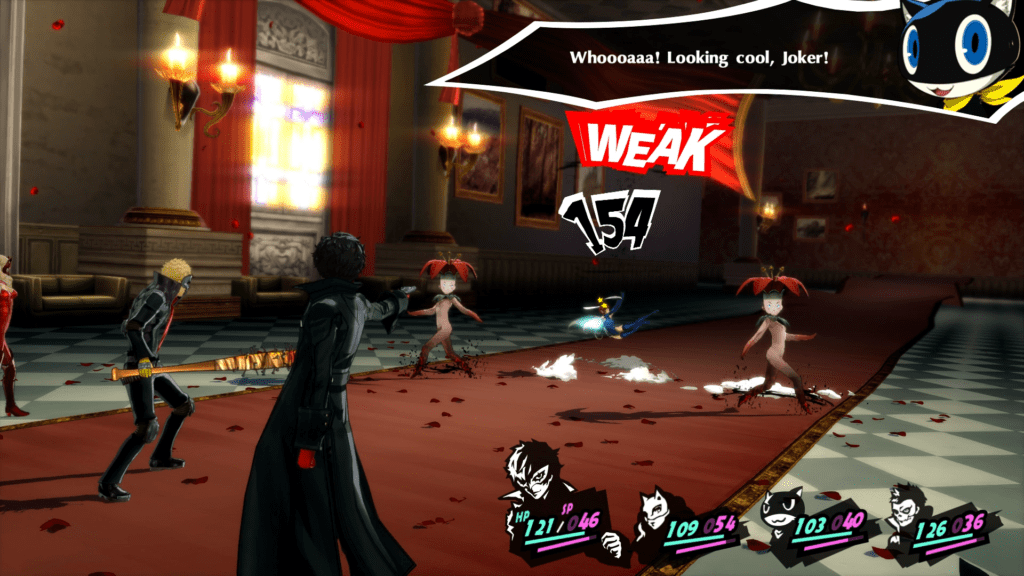Choose Morgana's black cat party portrait
This screenshot has width=1024, height=576.
point(783,507)
